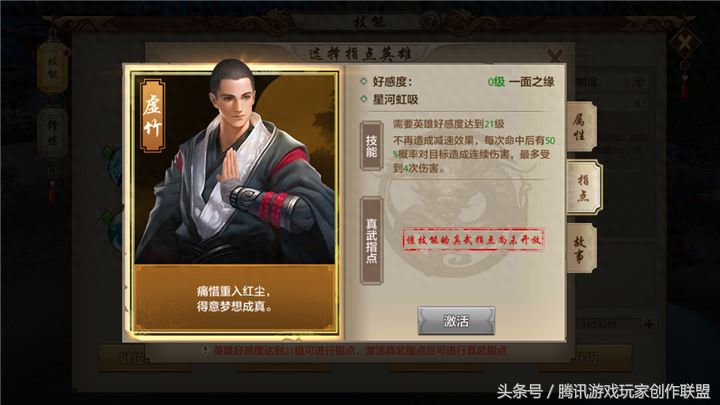The width and height of the screenshot is (720, 405).
Task: Show the 故事 tab
Action: pos(580,249)
